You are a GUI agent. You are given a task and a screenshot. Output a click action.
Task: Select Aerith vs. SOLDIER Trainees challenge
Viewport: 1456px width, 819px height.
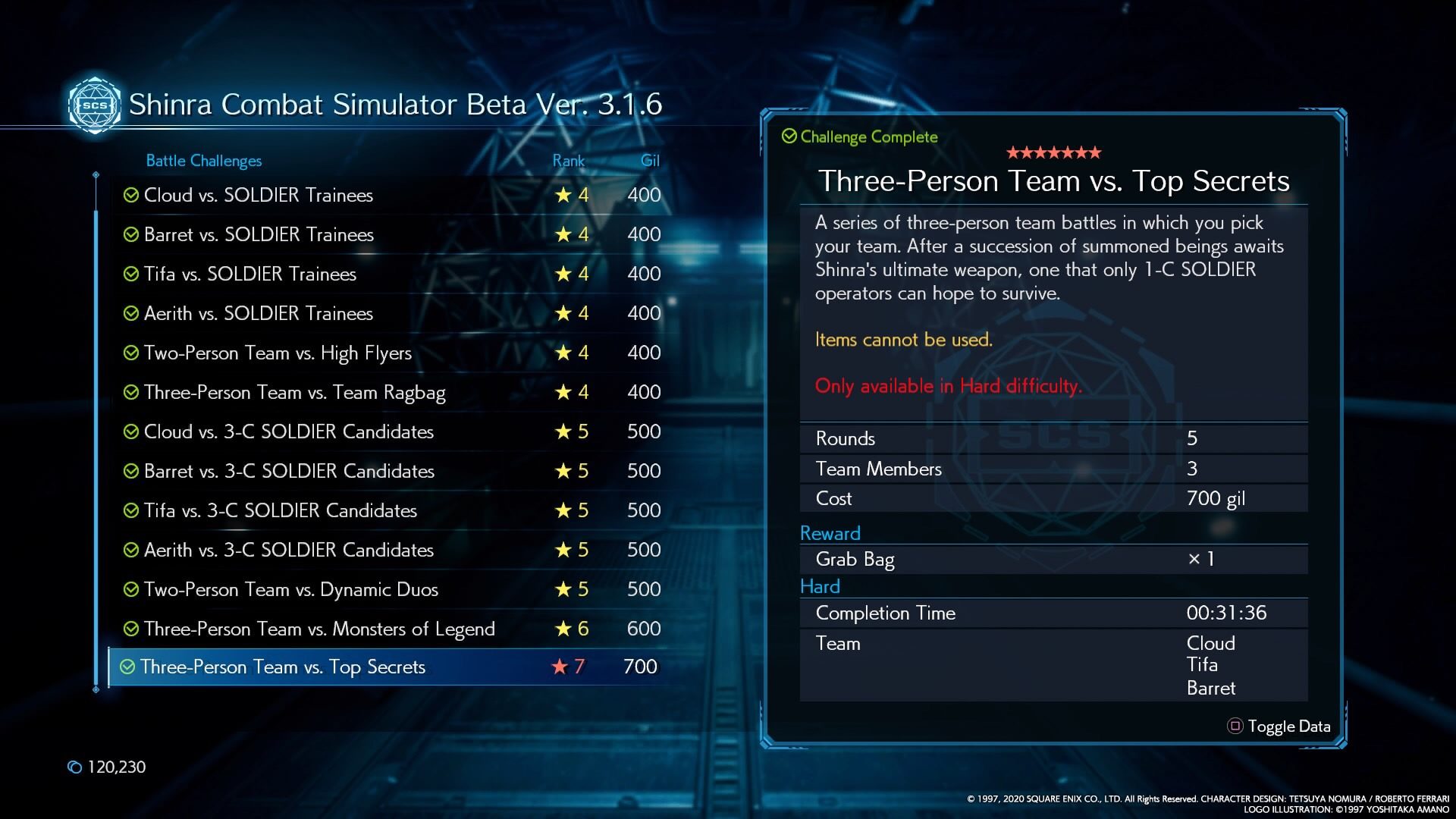click(258, 314)
